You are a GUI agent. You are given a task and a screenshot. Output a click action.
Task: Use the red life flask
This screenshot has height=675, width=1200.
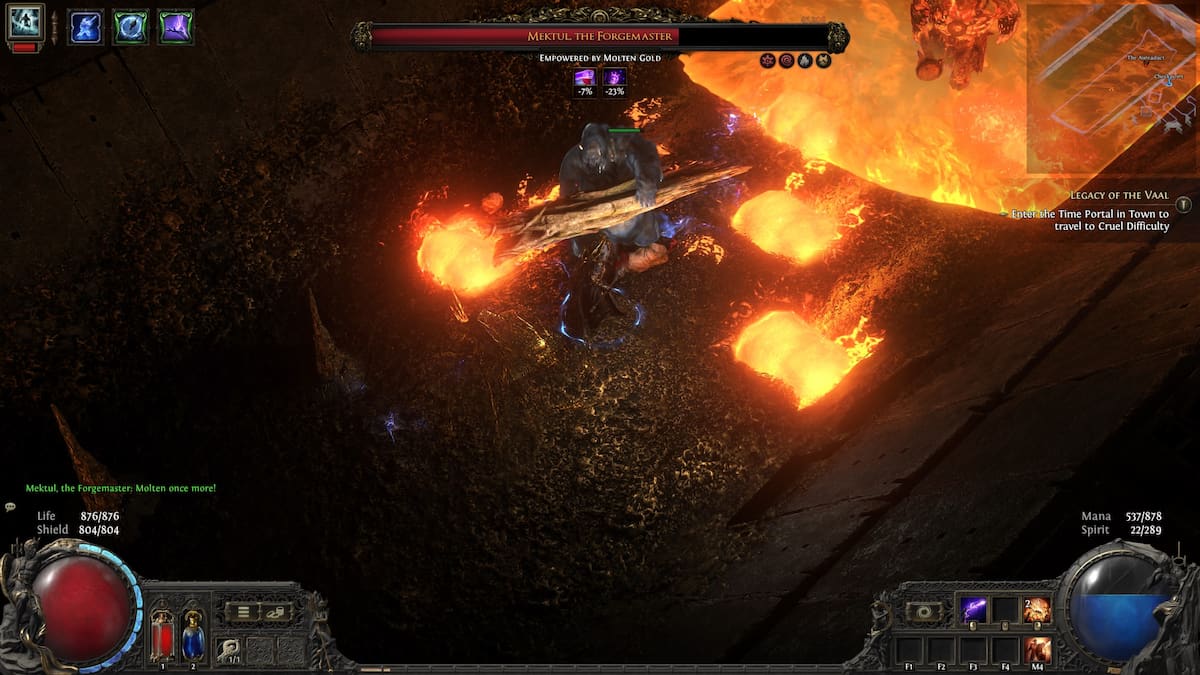coord(162,636)
